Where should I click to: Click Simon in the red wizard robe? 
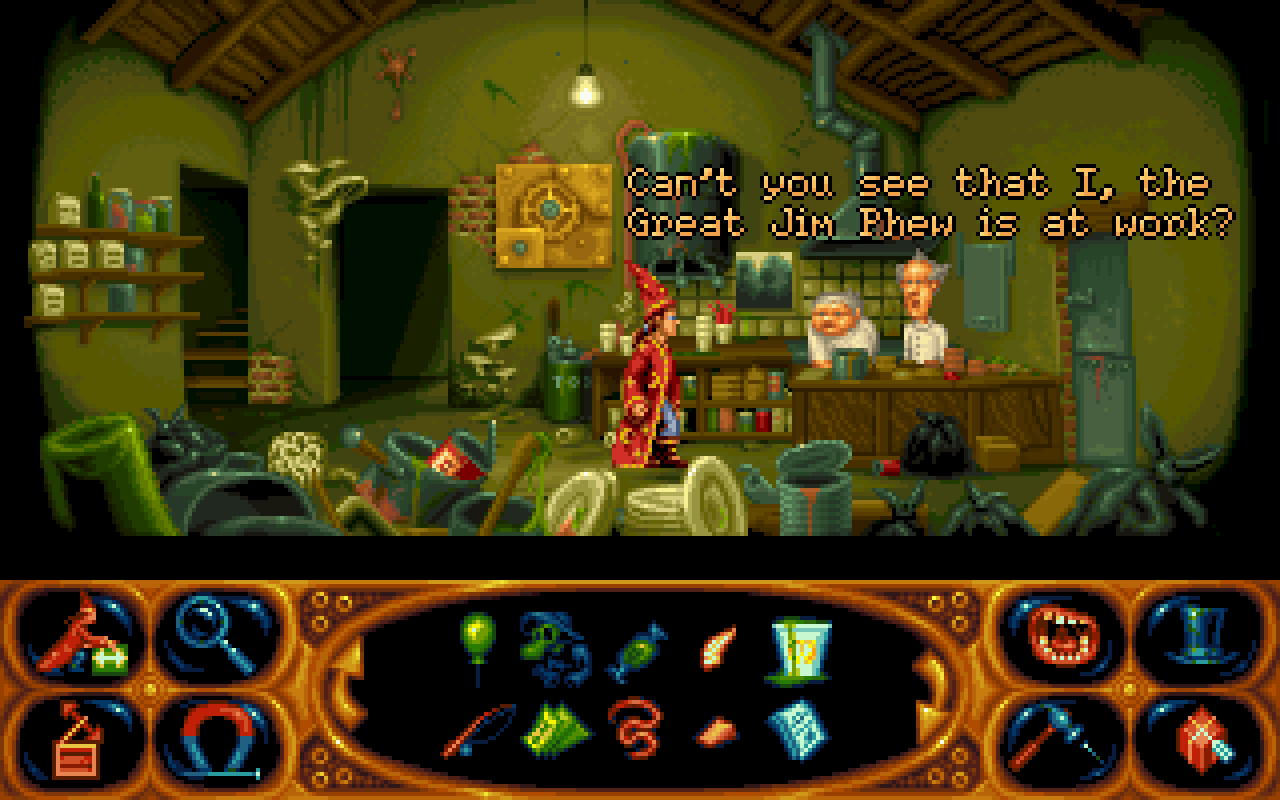[645, 380]
